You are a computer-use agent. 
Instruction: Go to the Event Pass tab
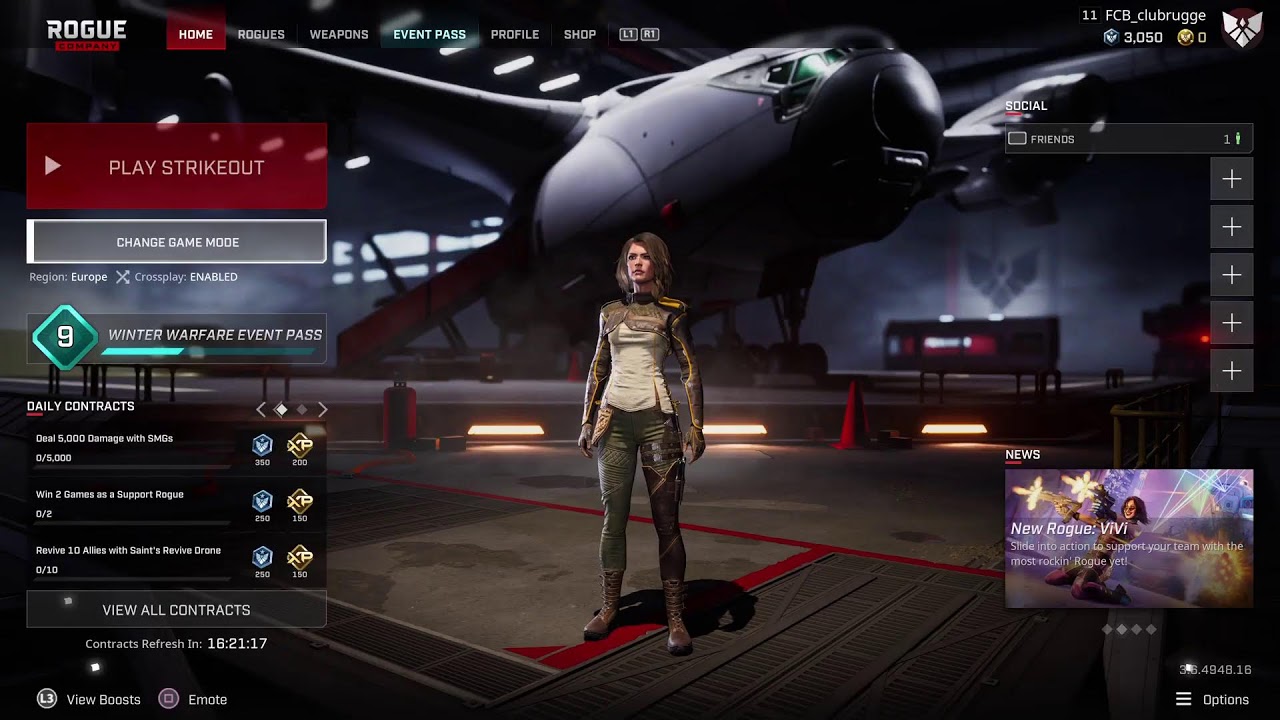429,34
